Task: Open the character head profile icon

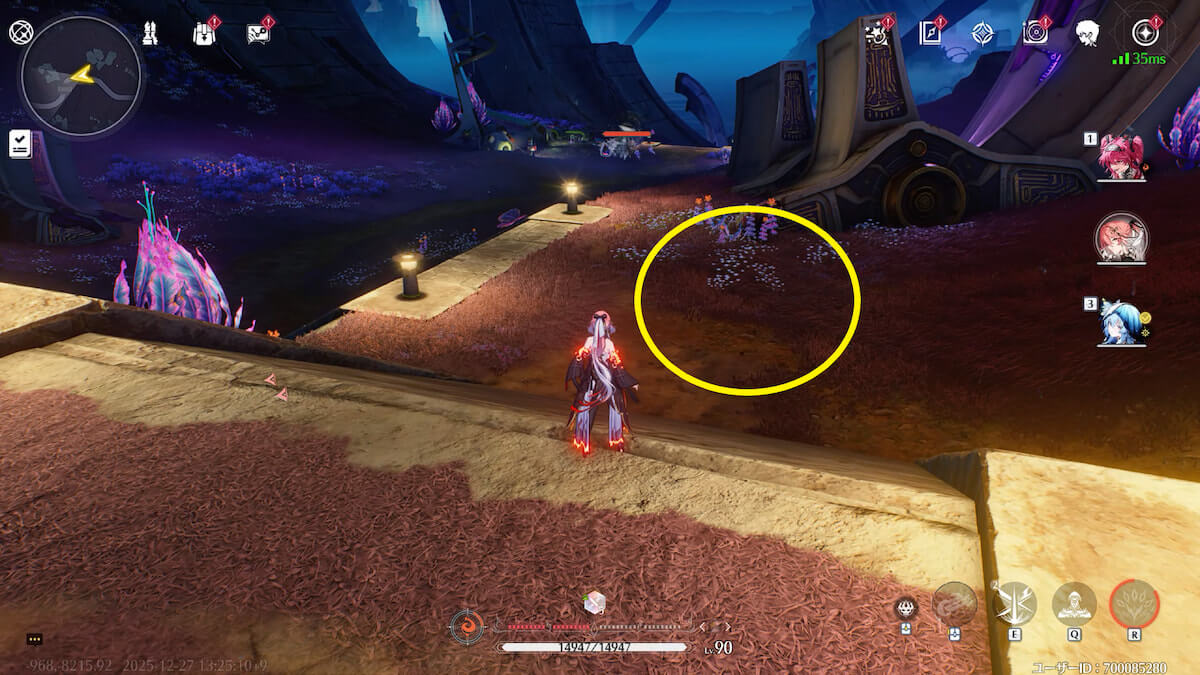Action: coord(1088,33)
